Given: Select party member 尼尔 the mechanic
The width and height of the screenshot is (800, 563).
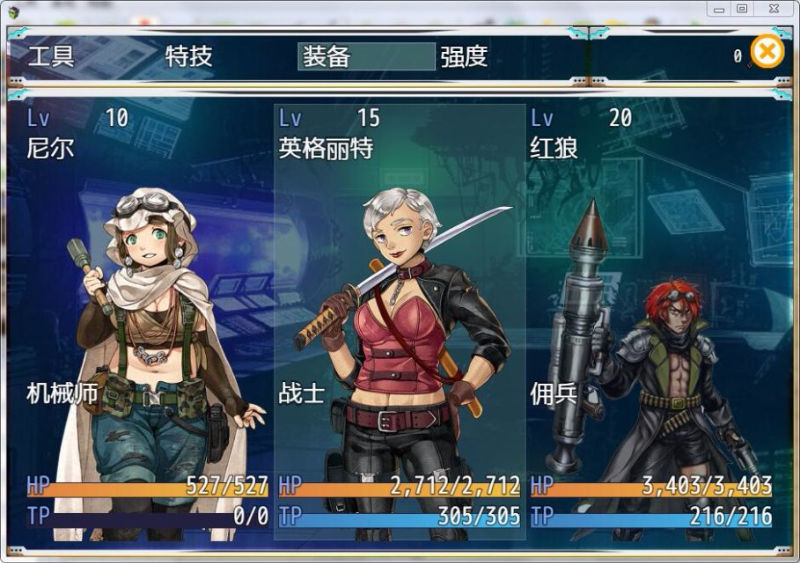Looking at the screenshot, I should coord(148,320).
